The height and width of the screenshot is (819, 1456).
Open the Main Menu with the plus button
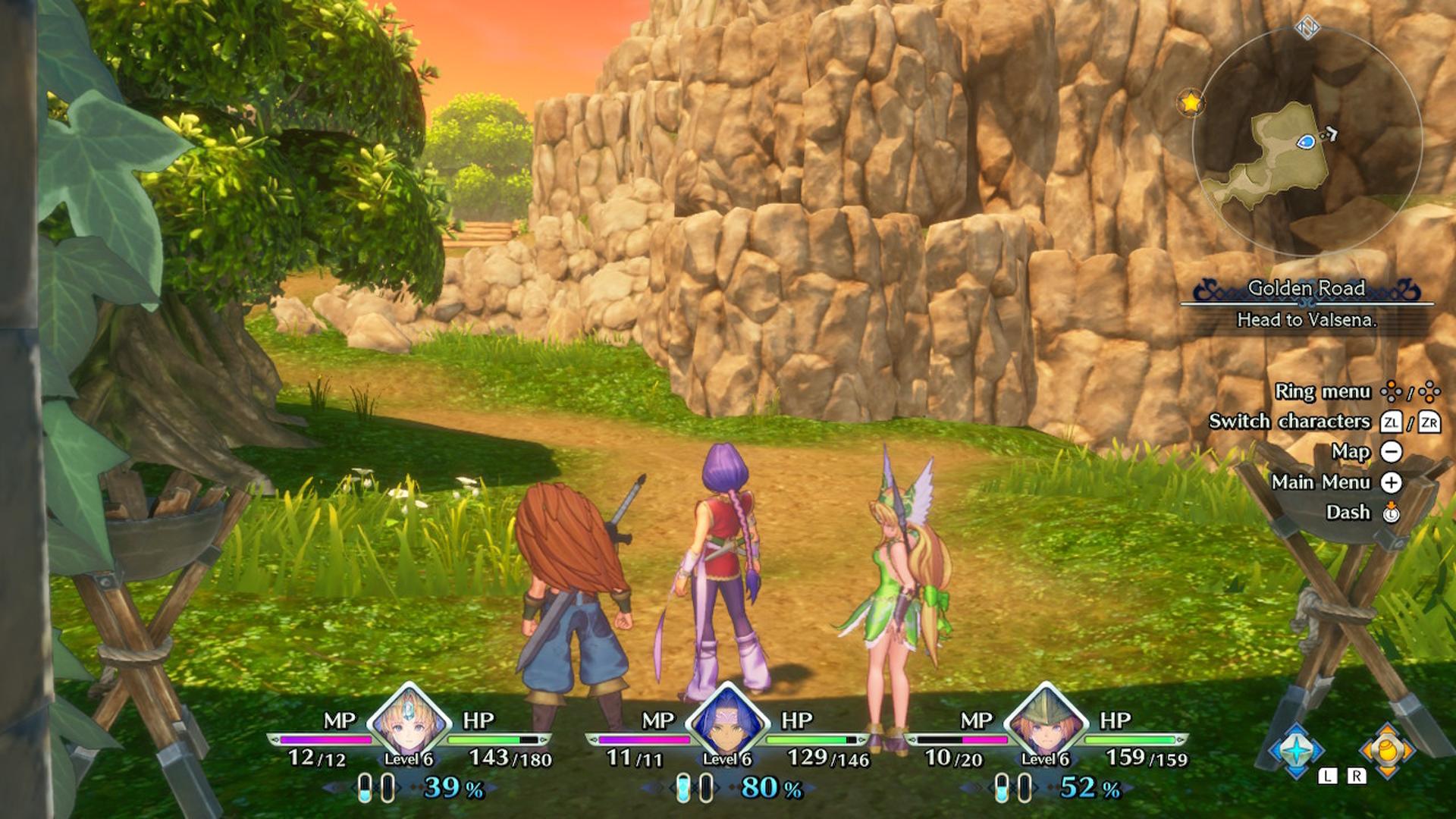tap(1391, 483)
